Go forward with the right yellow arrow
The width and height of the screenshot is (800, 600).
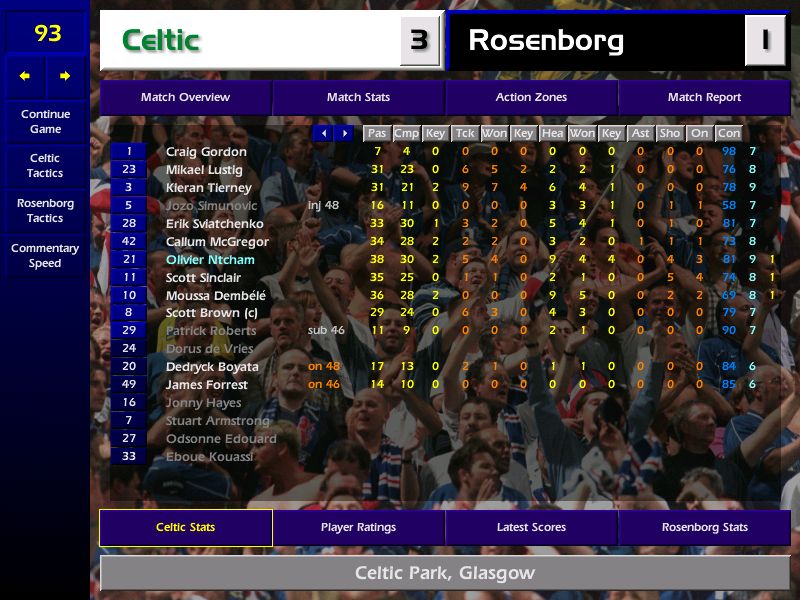coord(65,76)
